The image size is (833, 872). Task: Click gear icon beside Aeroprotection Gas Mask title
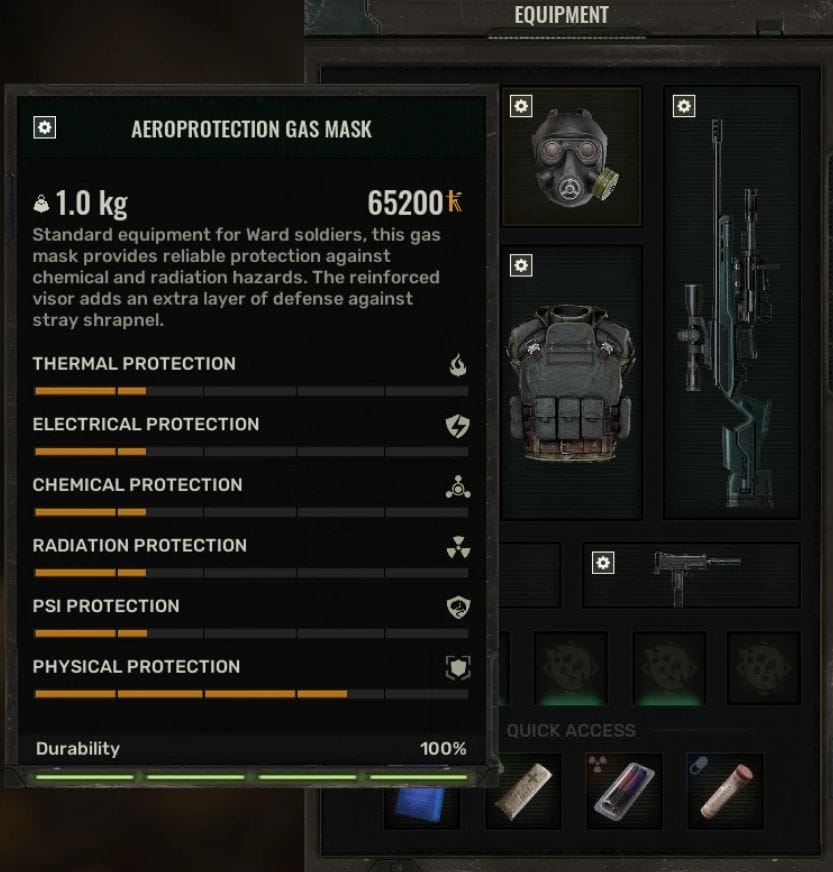[x=45, y=128]
